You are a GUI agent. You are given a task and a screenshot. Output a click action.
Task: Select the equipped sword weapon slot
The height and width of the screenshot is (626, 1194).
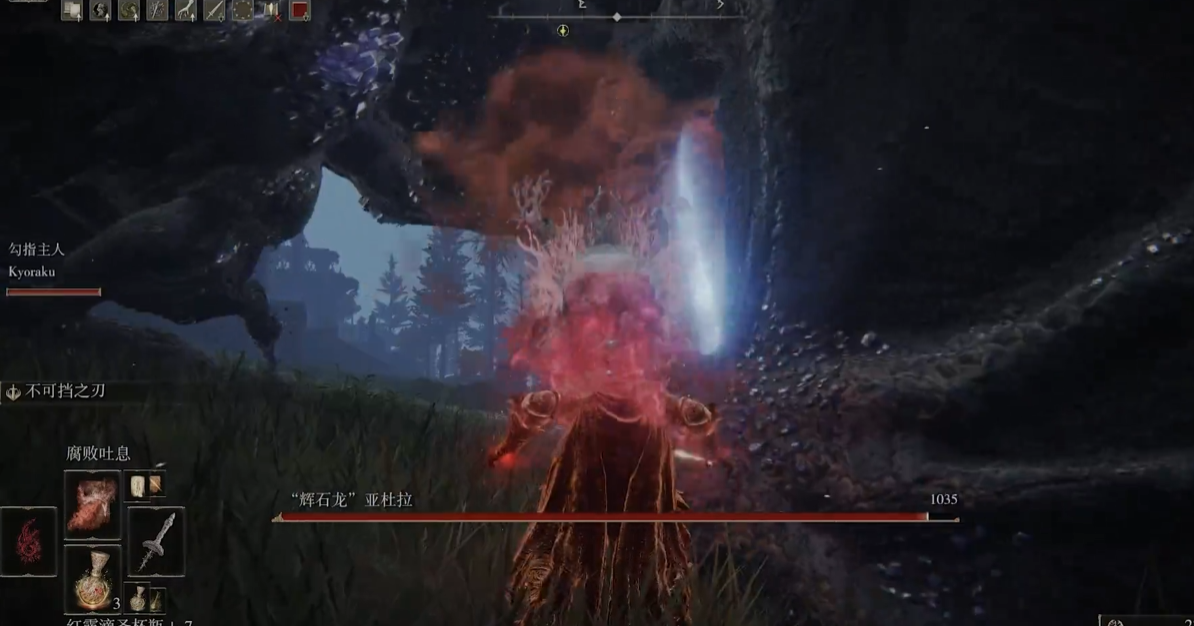pyautogui.click(x=156, y=541)
